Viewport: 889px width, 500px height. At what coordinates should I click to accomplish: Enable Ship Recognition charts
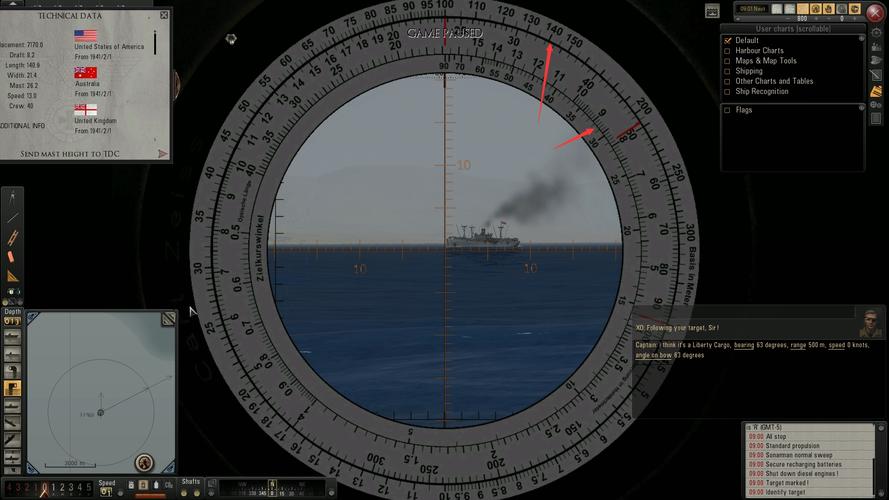coord(727,92)
